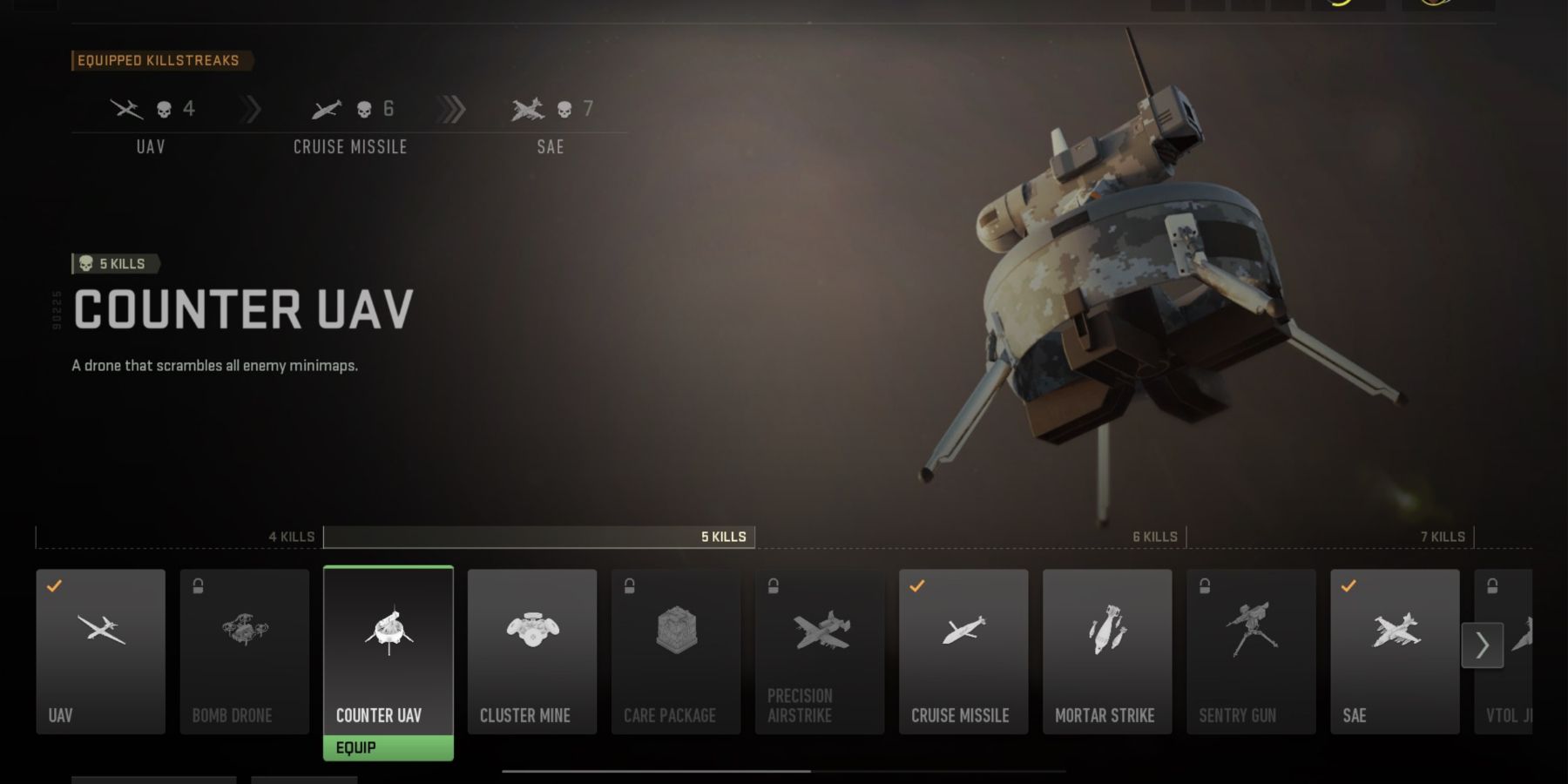
Task: Open the Equipped Killstreaks header
Action: [161, 60]
